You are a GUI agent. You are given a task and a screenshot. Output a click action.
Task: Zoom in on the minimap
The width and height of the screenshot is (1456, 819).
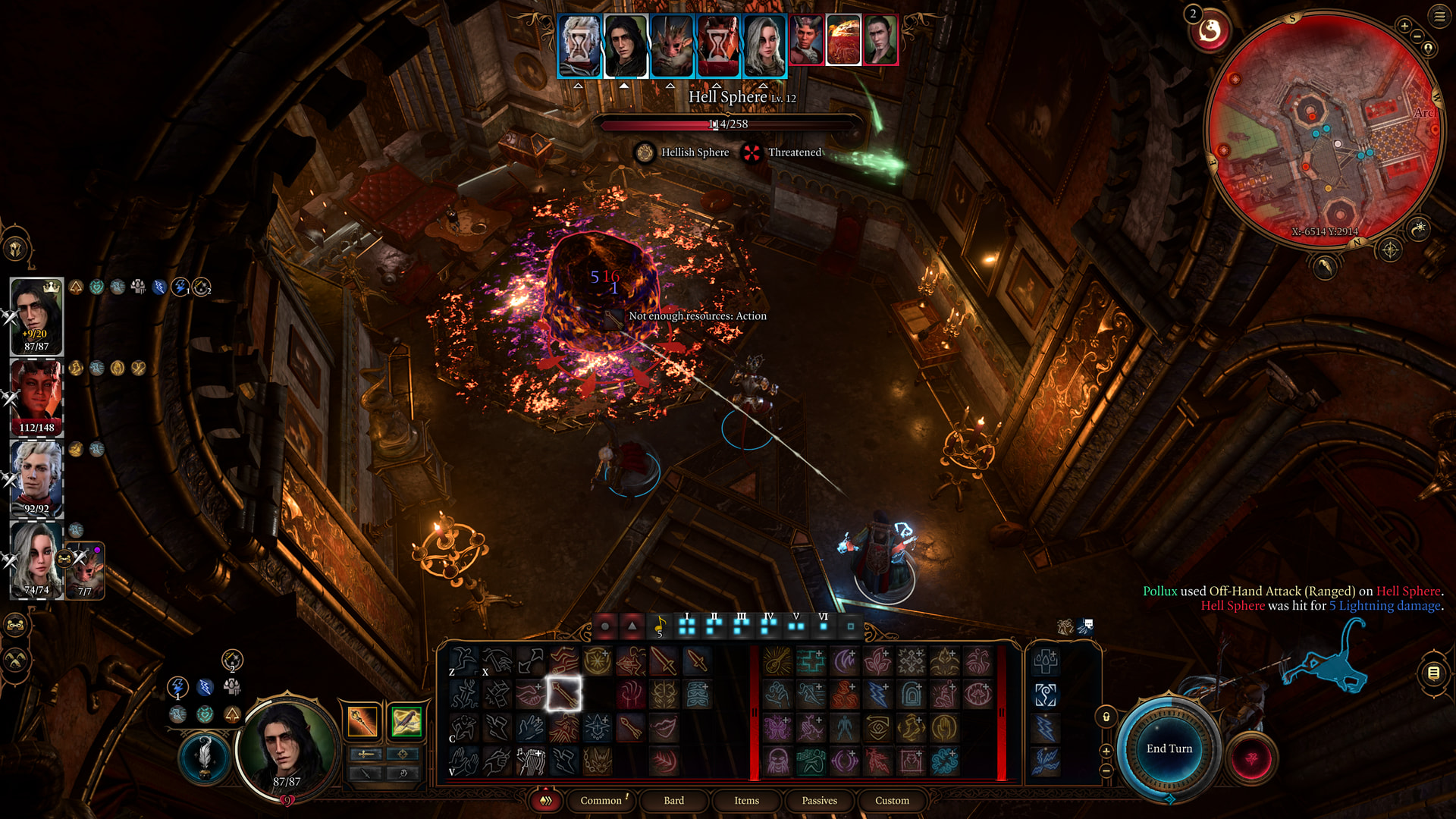tap(1404, 27)
